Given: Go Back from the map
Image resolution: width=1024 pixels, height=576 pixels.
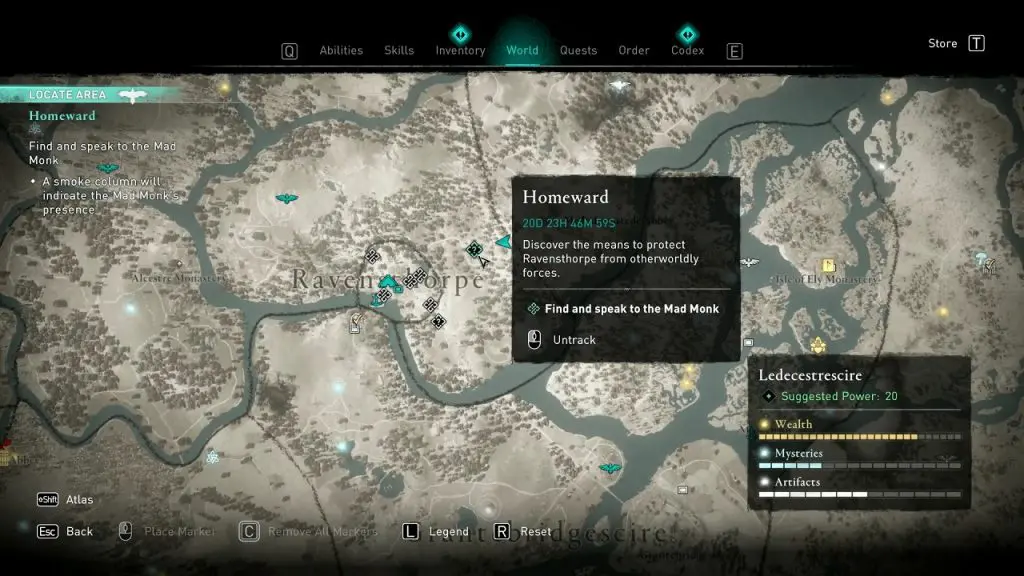Looking at the screenshot, I should click(79, 532).
